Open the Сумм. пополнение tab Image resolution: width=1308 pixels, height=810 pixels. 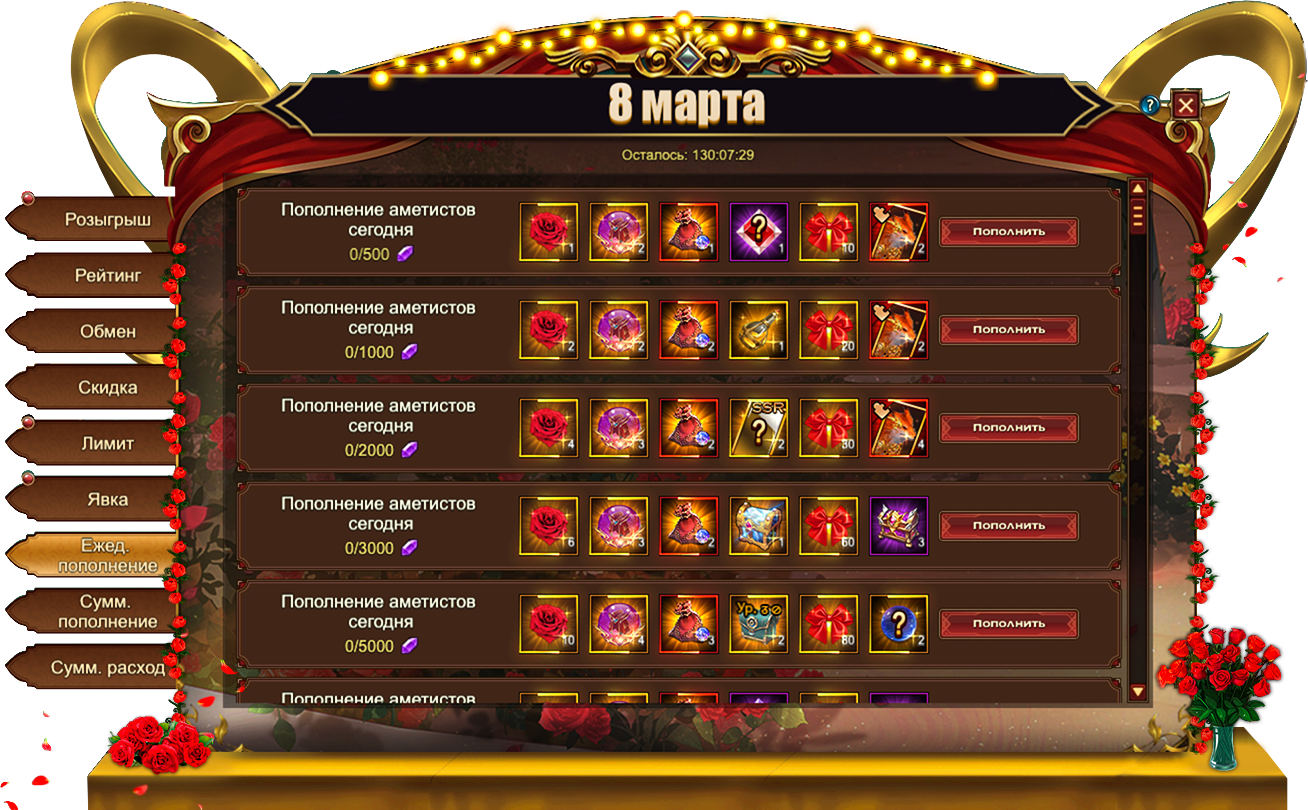pyautogui.click(x=107, y=612)
